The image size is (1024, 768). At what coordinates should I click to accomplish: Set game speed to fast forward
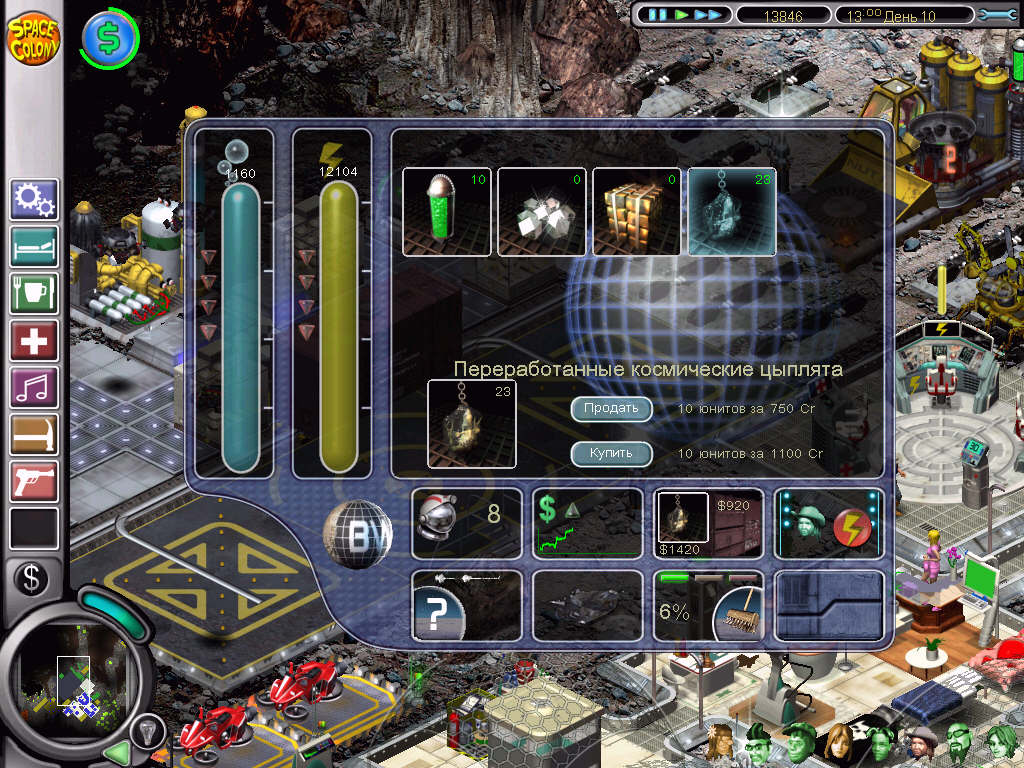point(707,15)
